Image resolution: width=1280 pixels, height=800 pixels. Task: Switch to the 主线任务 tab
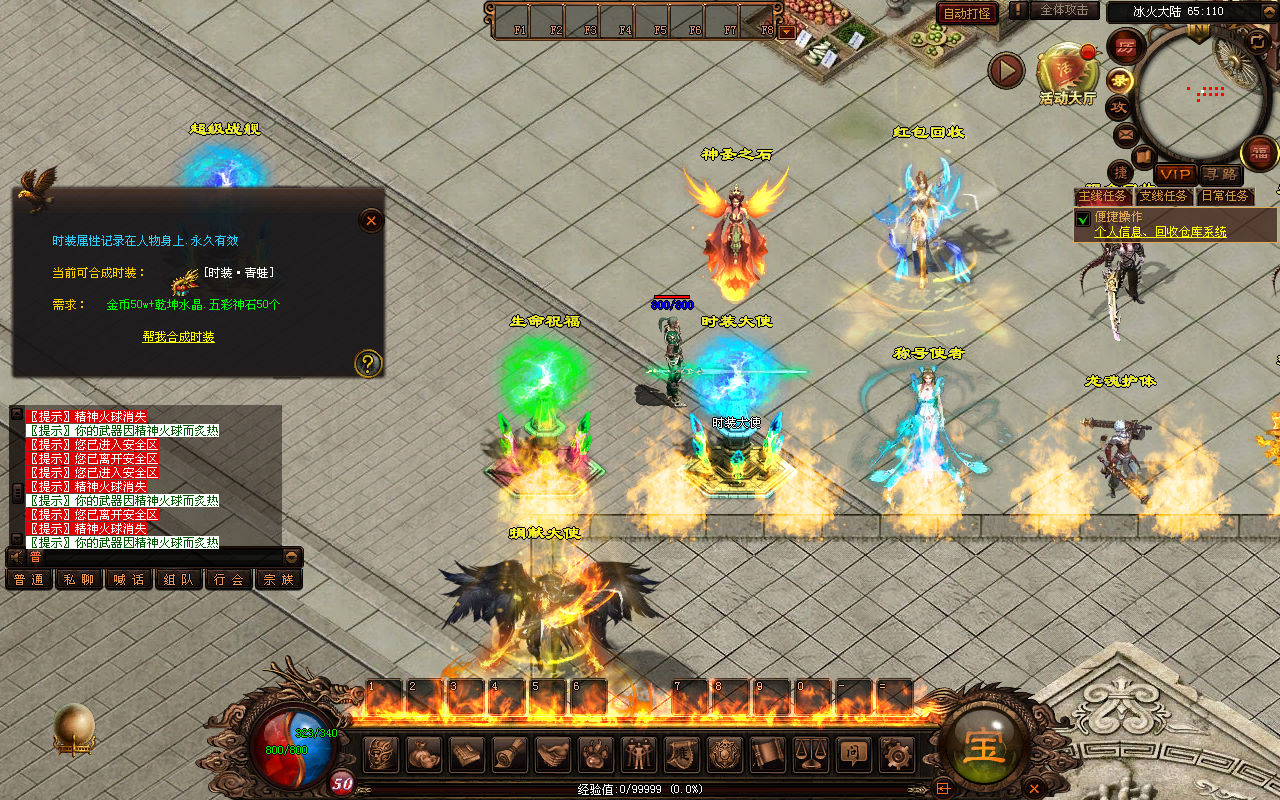(1103, 196)
